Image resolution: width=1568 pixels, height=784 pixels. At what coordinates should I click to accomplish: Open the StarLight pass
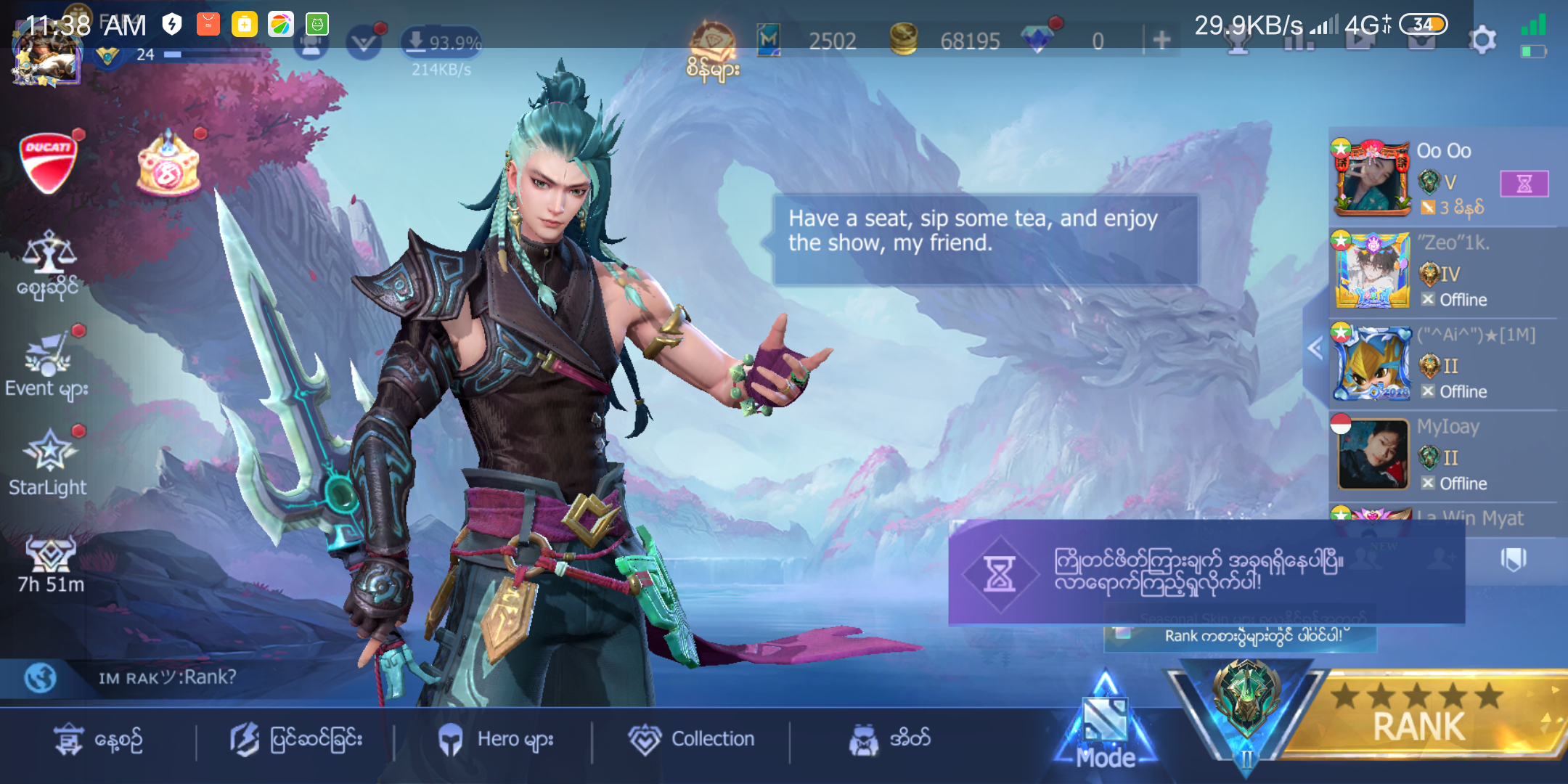coord(49,462)
